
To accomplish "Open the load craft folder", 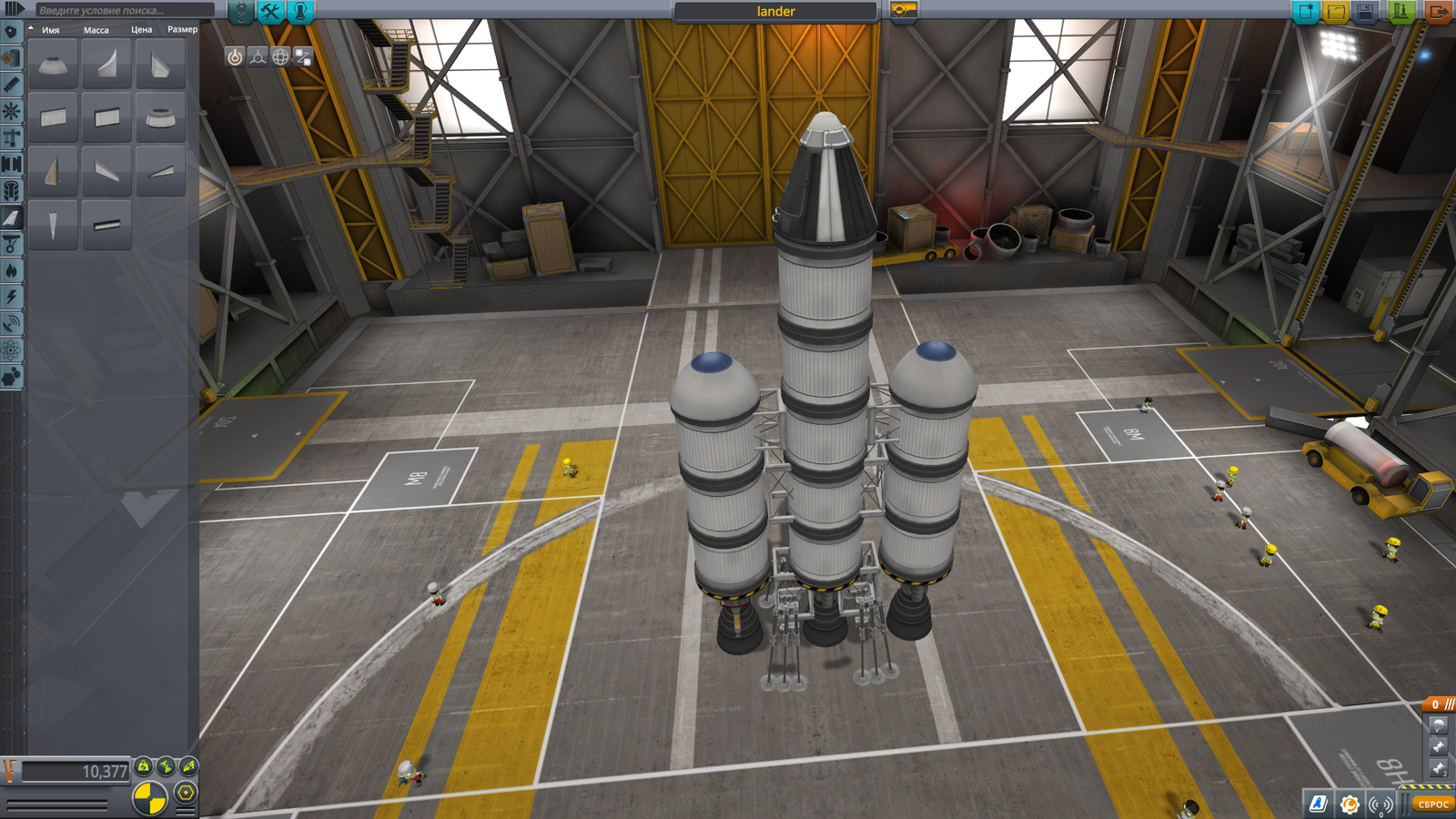I will click(1336, 12).
